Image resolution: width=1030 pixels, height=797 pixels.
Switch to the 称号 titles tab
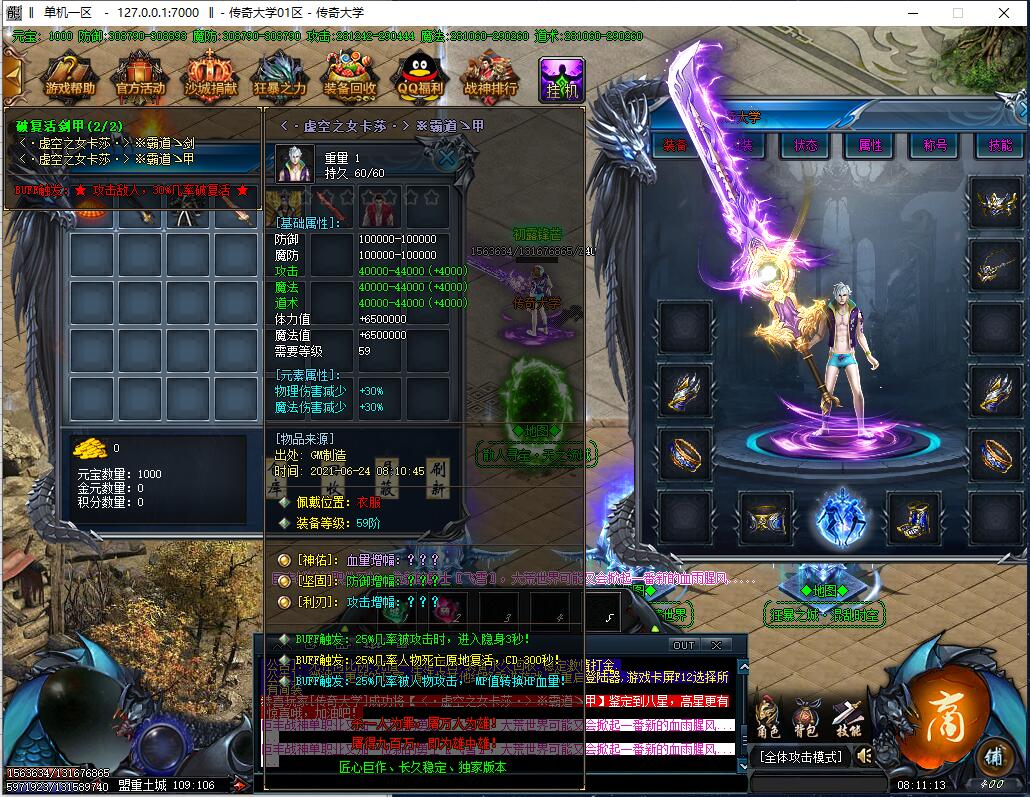pos(935,145)
